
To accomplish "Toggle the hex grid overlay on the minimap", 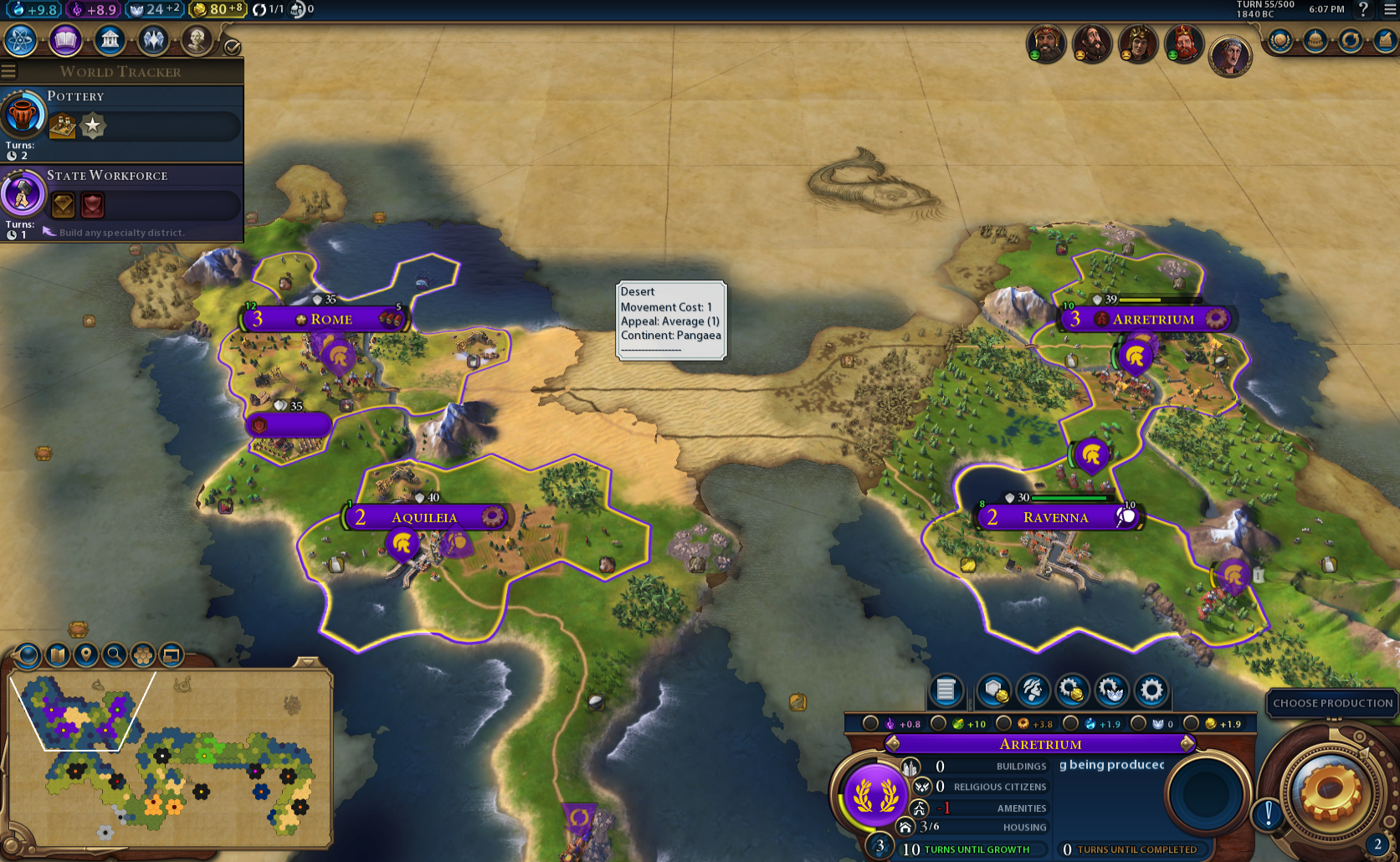I will pyautogui.click(x=142, y=655).
